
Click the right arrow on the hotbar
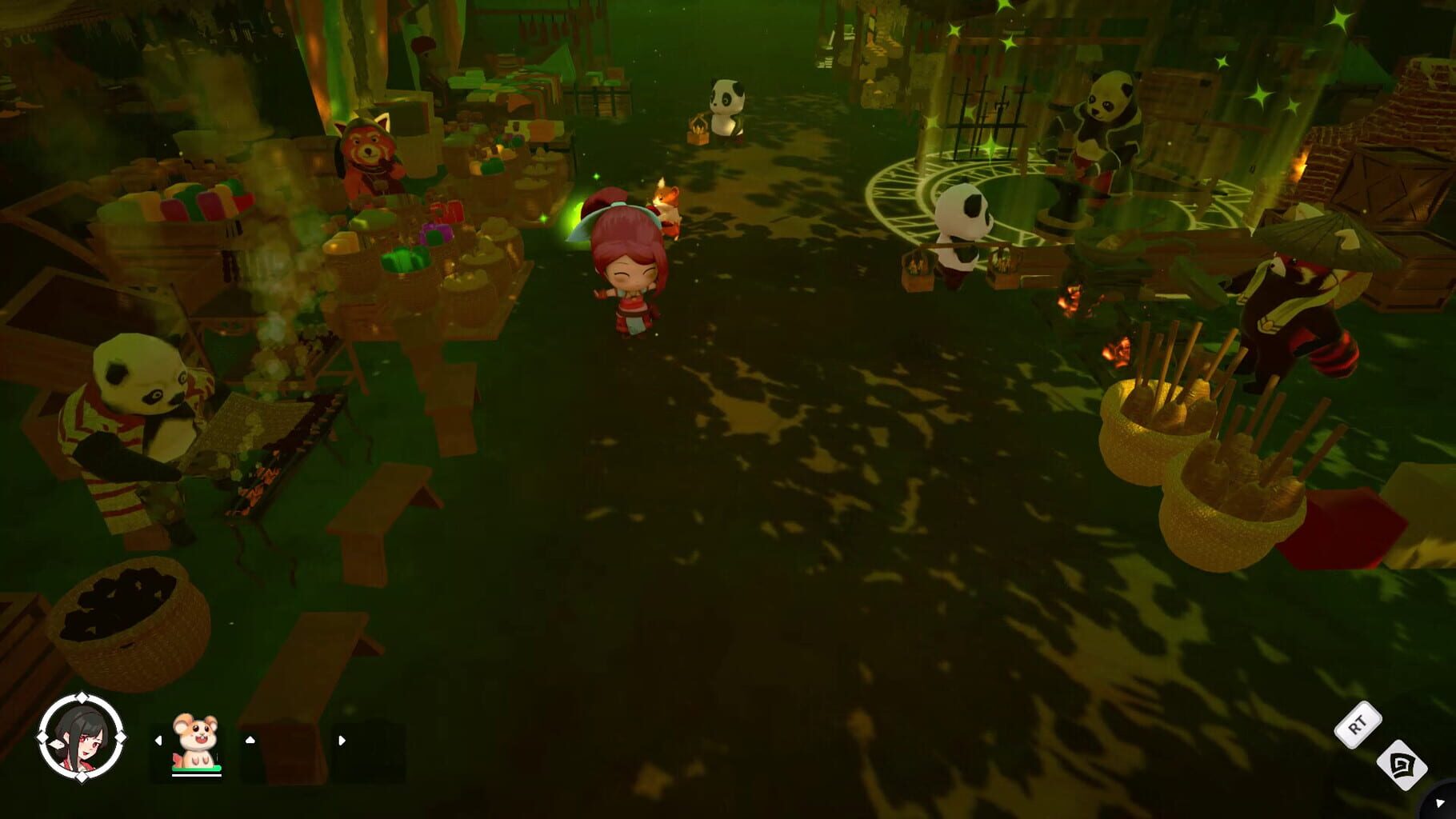tap(342, 741)
